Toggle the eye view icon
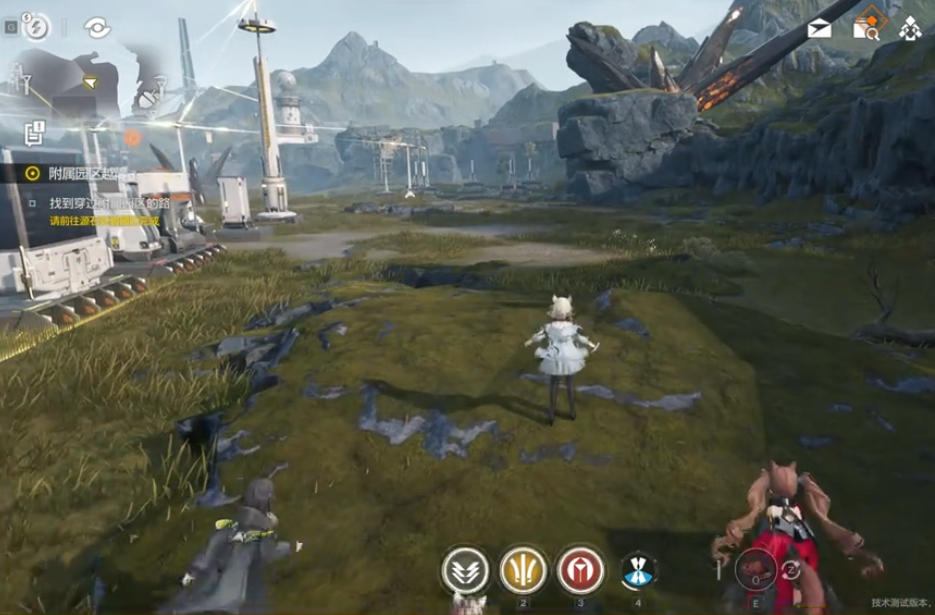 97,28
